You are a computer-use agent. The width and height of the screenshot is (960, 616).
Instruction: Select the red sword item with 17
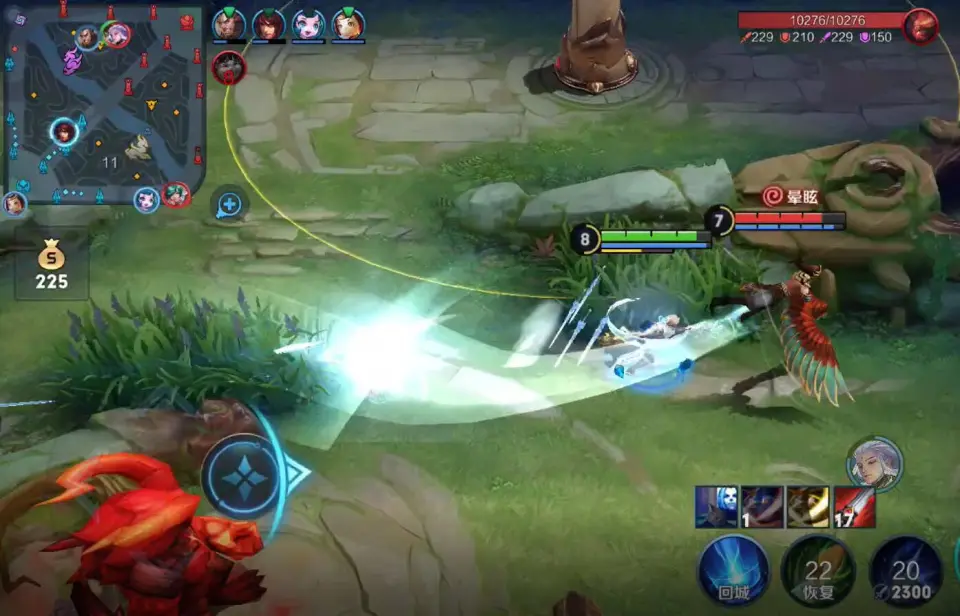click(x=854, y=507)
